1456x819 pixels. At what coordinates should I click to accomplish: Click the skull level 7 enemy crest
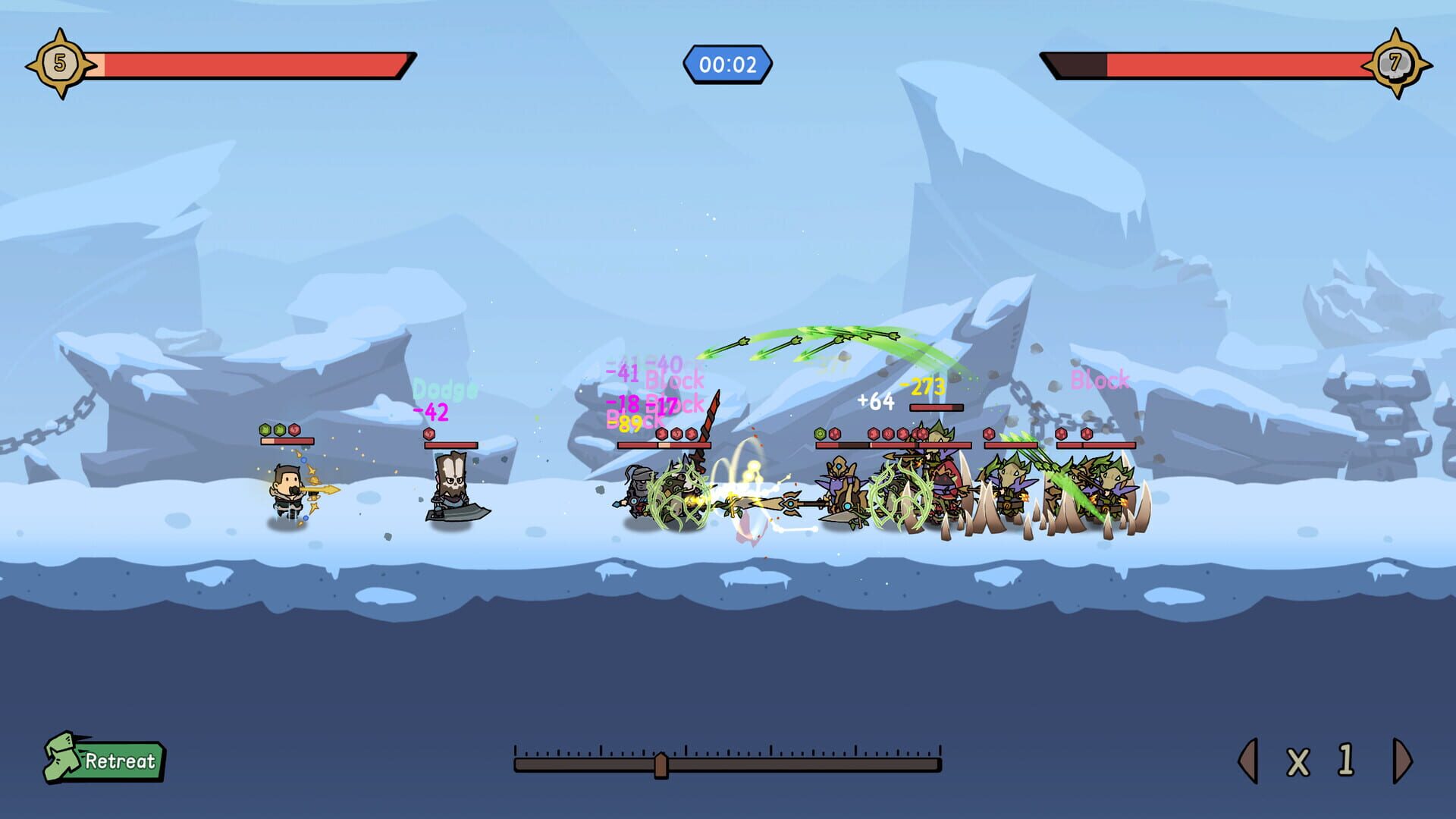(1398, 63)
